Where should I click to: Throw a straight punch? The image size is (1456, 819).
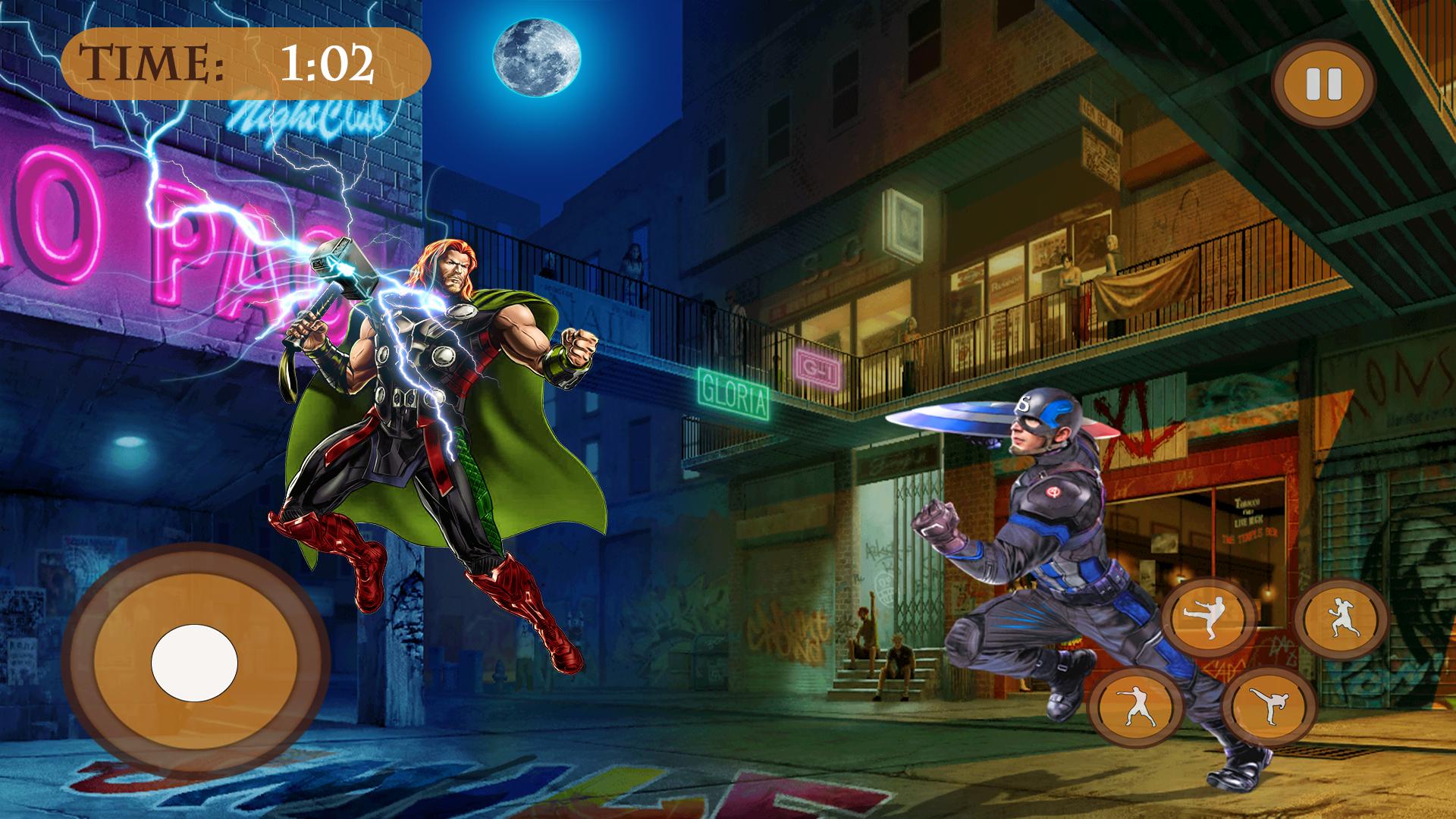[1135, 708]
